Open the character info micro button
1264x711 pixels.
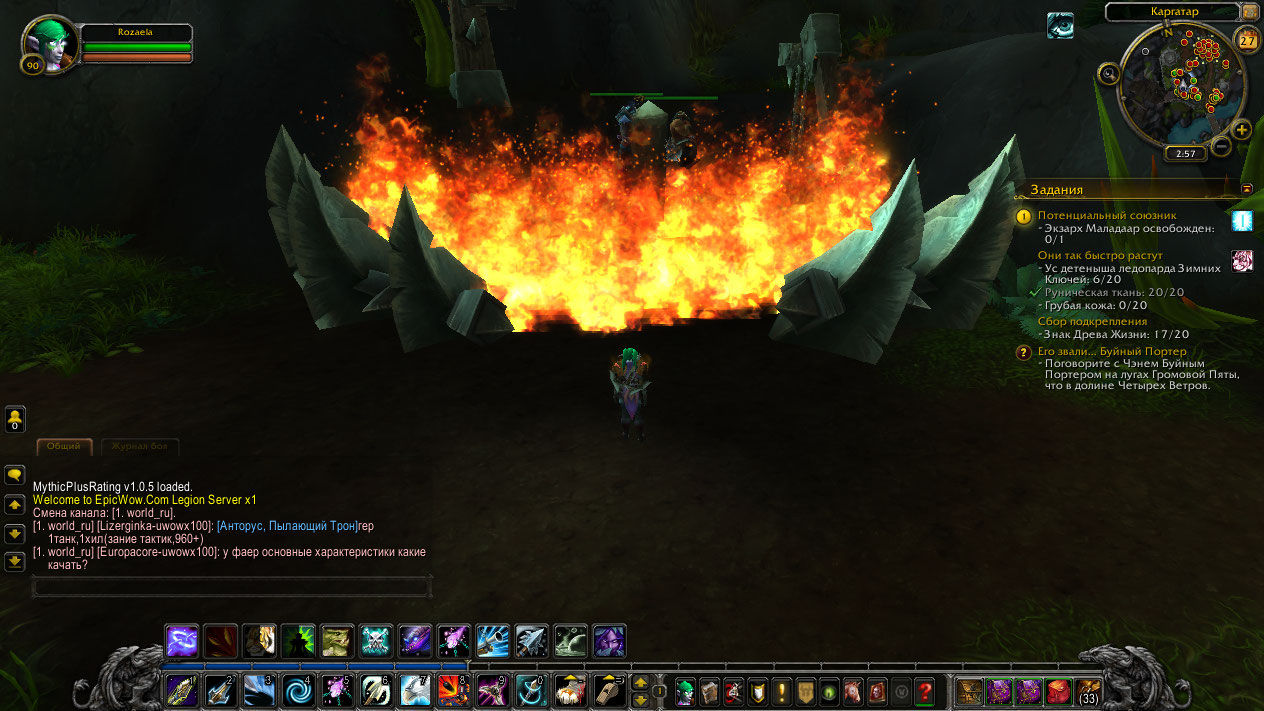(x=685, y=691)
